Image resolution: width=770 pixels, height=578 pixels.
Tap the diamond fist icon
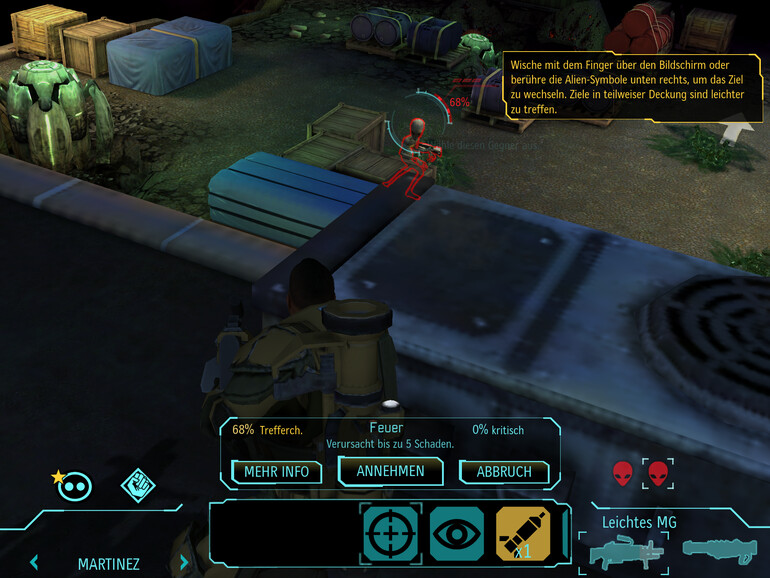point(138,486)
